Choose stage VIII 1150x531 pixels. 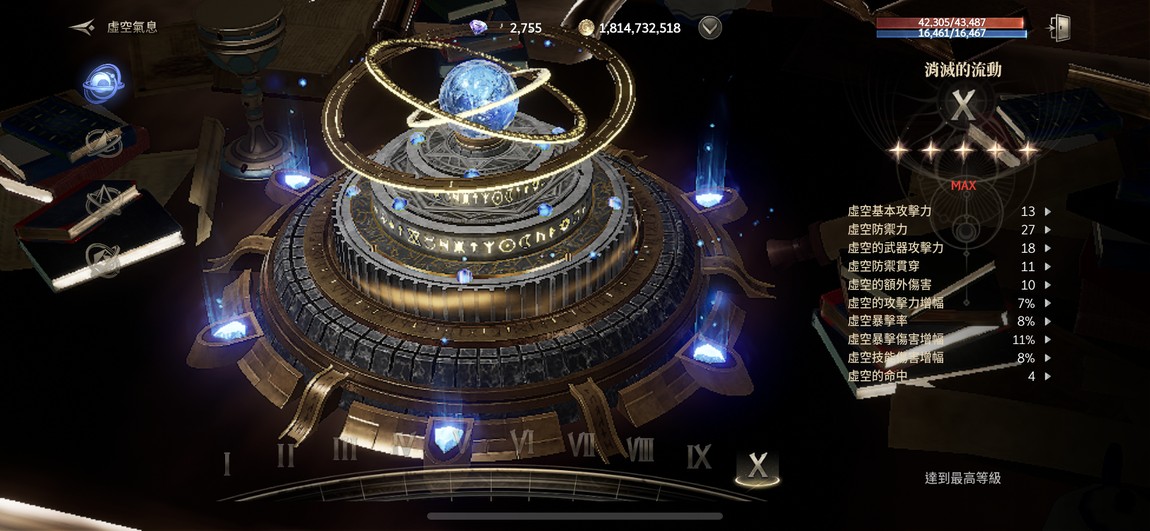tap(640, 449)
